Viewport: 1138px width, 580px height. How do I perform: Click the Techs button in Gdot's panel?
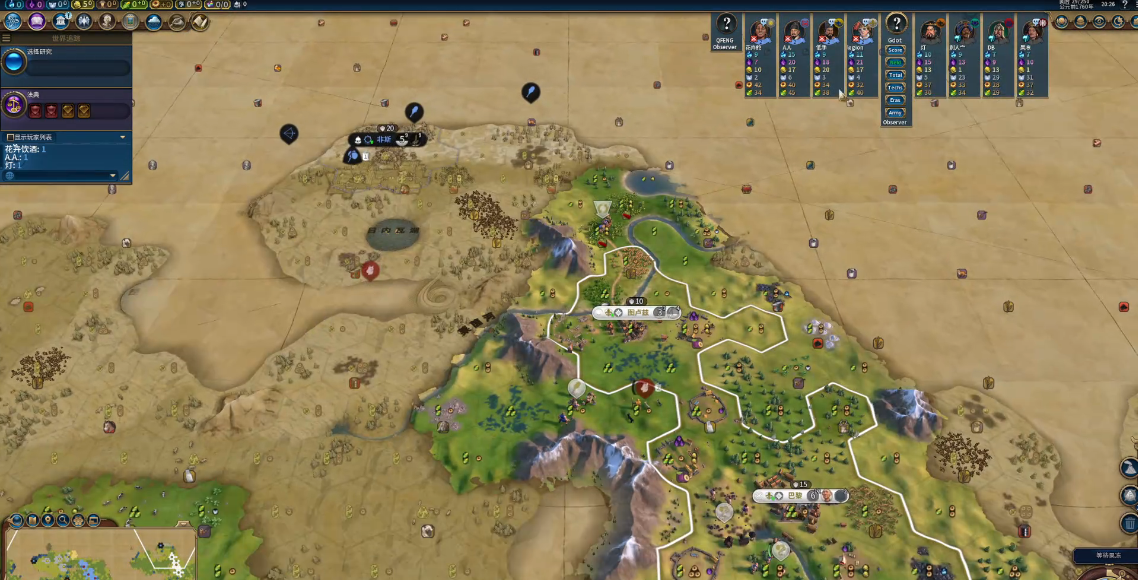pos(895,88)
